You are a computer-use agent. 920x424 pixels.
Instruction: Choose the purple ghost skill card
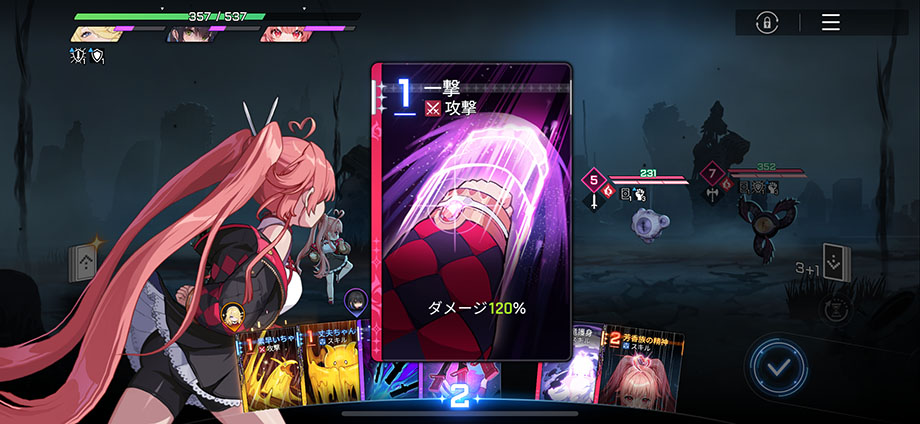[568, 376]
